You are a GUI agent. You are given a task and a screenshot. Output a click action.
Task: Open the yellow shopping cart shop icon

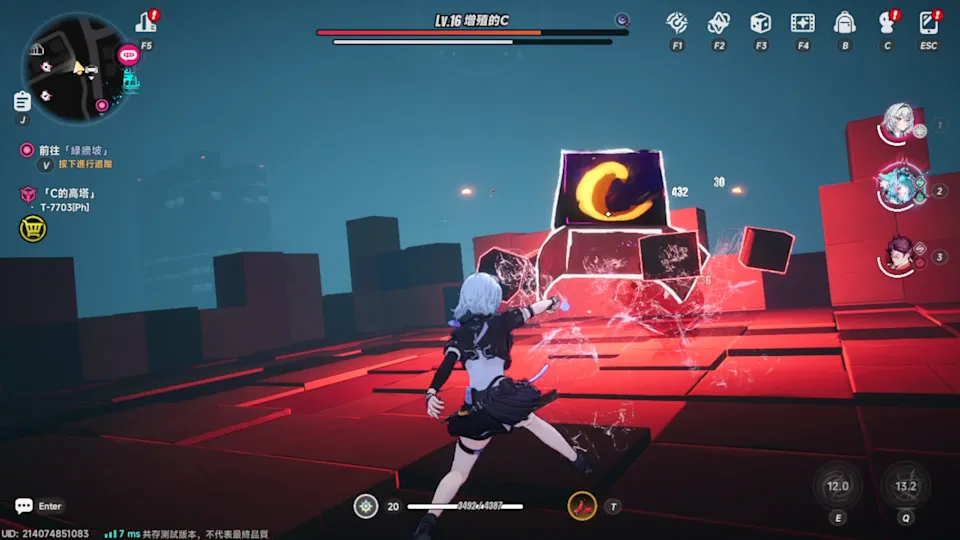(32, 229)
